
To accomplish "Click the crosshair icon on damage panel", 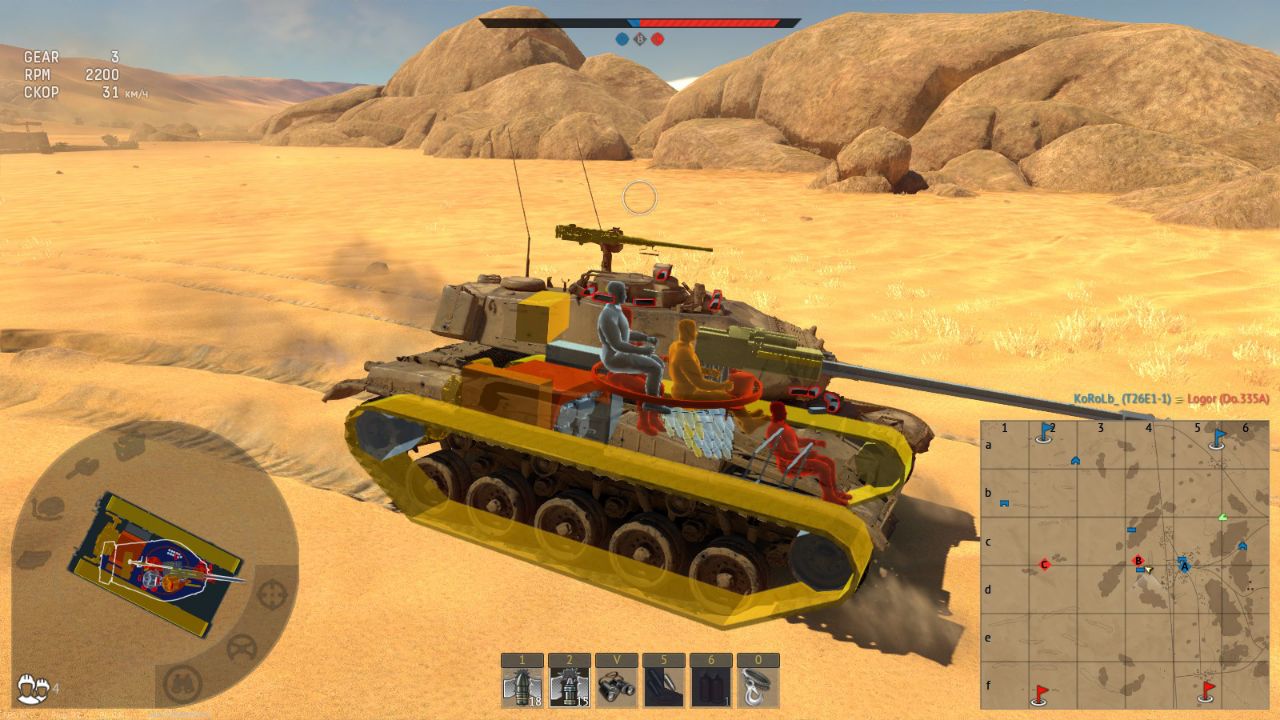I will click(272, 594).
